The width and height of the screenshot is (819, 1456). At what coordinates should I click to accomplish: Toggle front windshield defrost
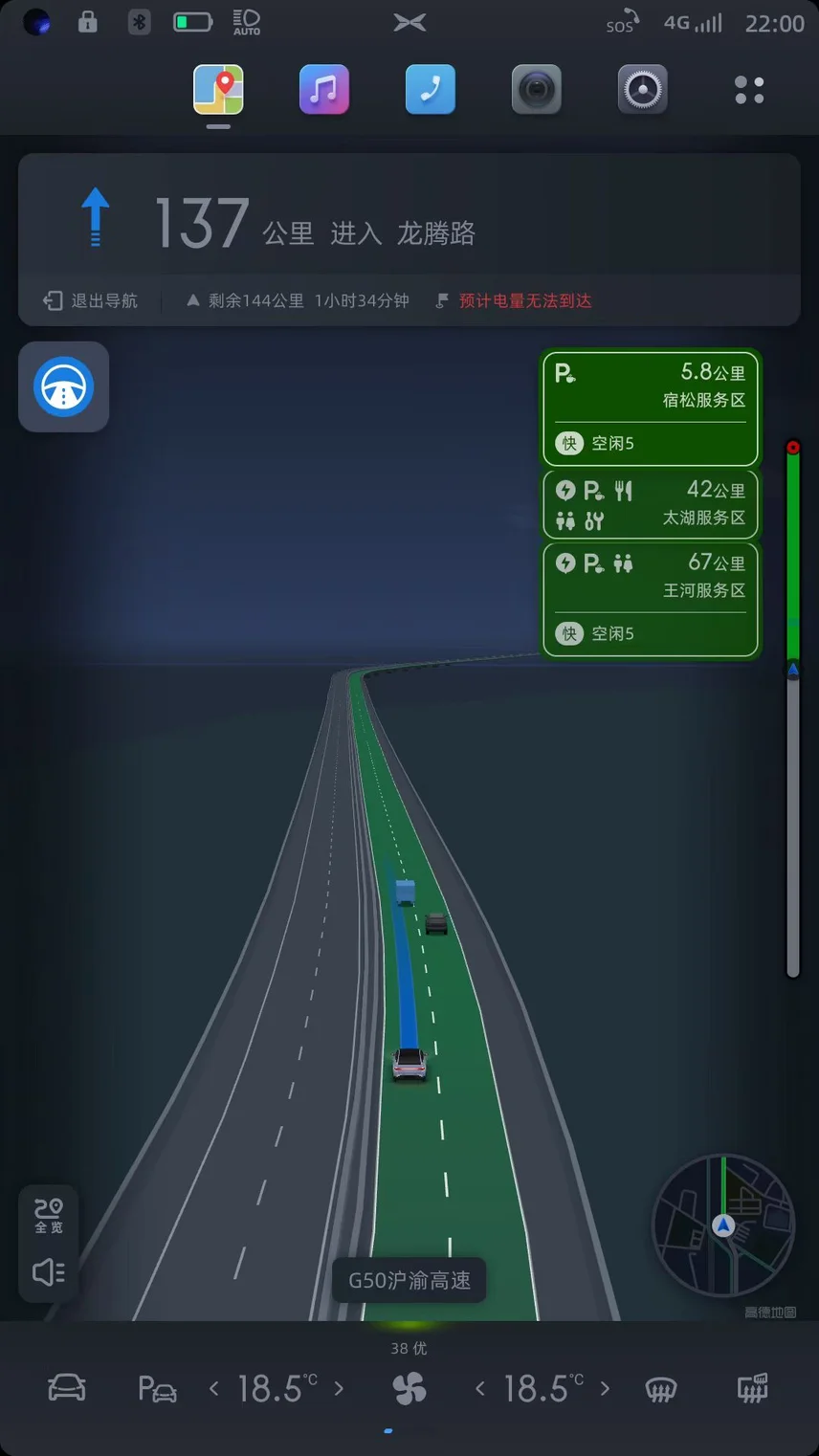[x=661, y=1388]
